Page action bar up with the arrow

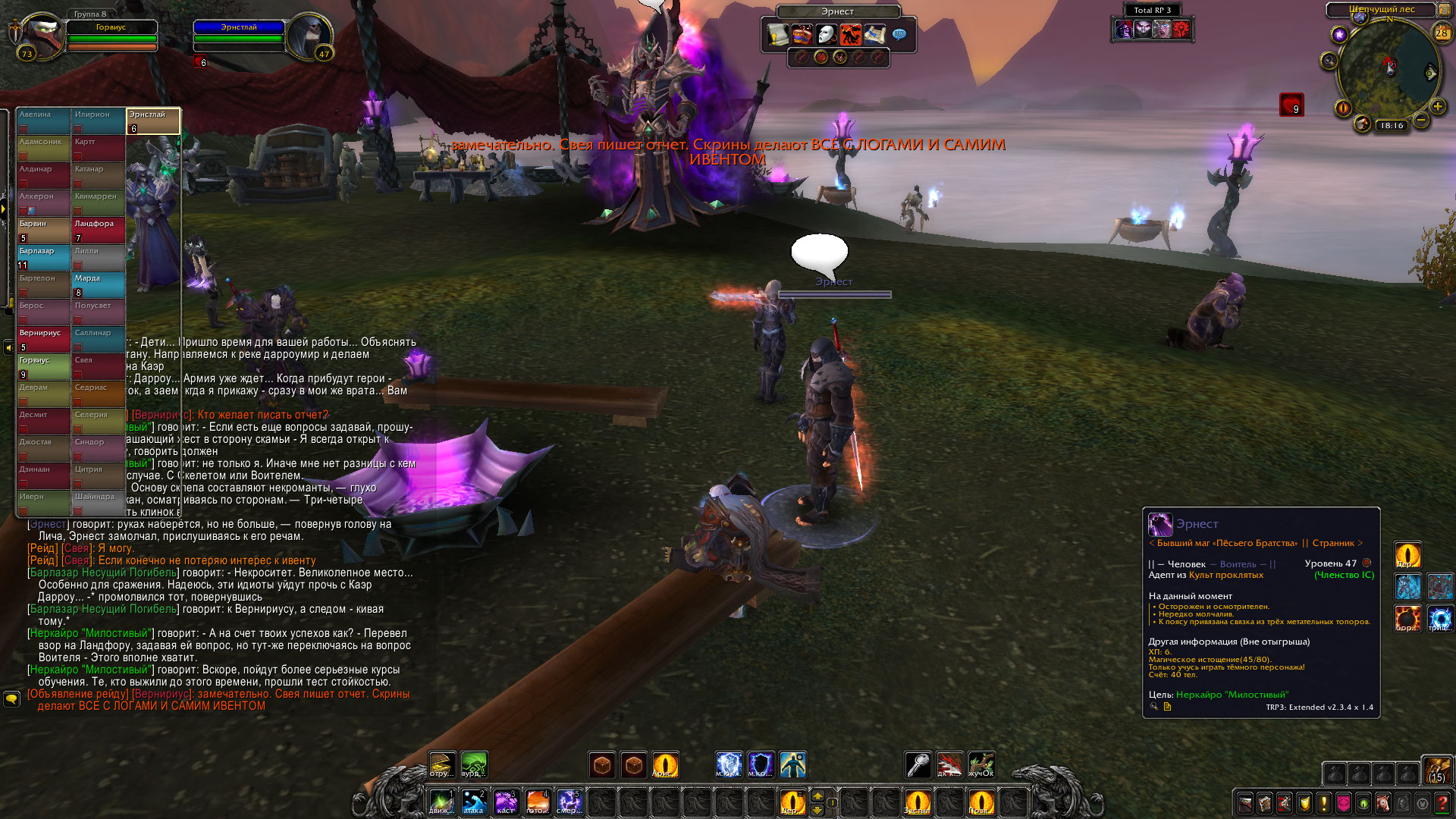pos(817,795)
